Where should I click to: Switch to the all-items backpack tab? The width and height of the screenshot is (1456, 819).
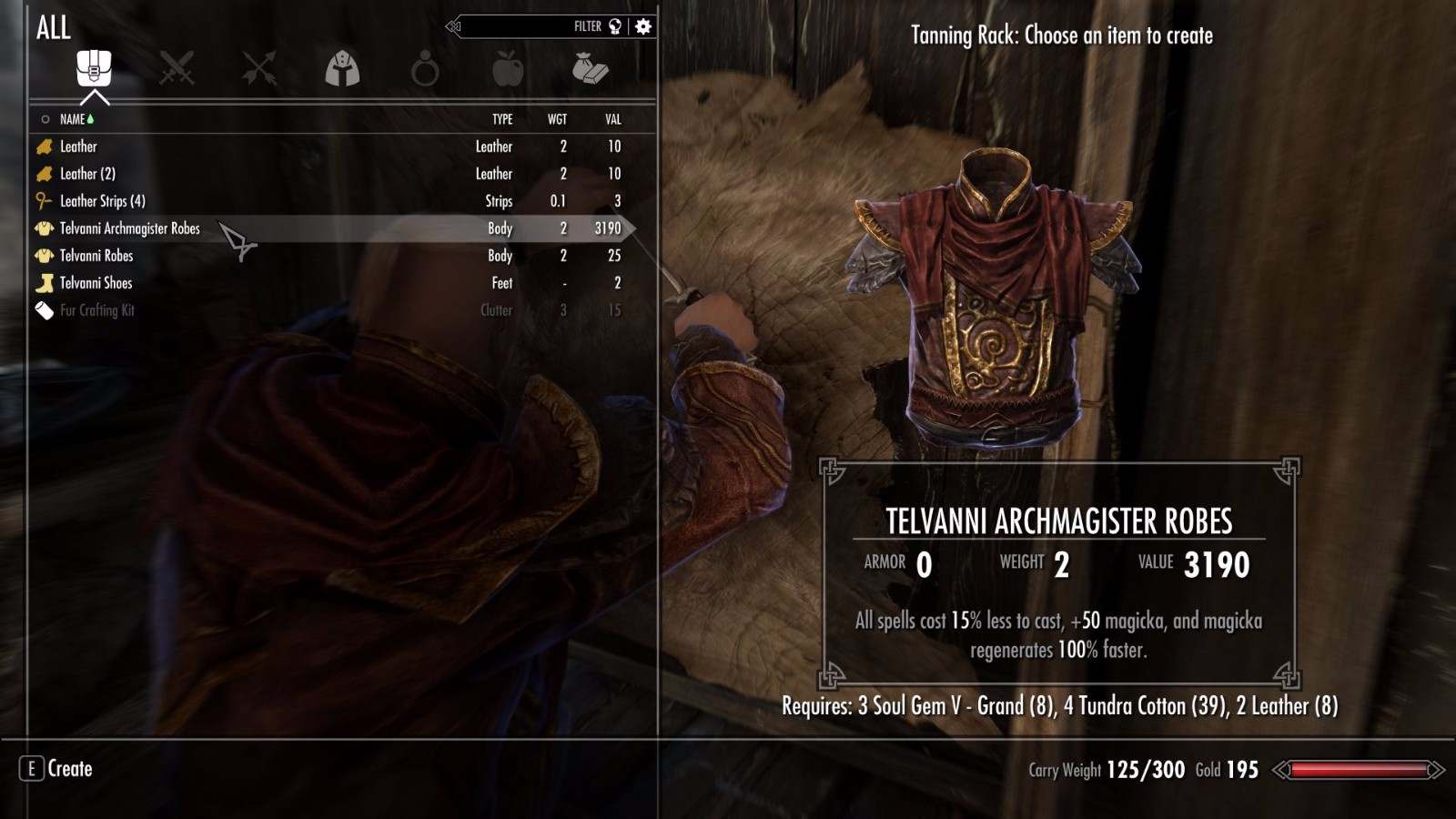pyautogui.click(x=94, y=68)
